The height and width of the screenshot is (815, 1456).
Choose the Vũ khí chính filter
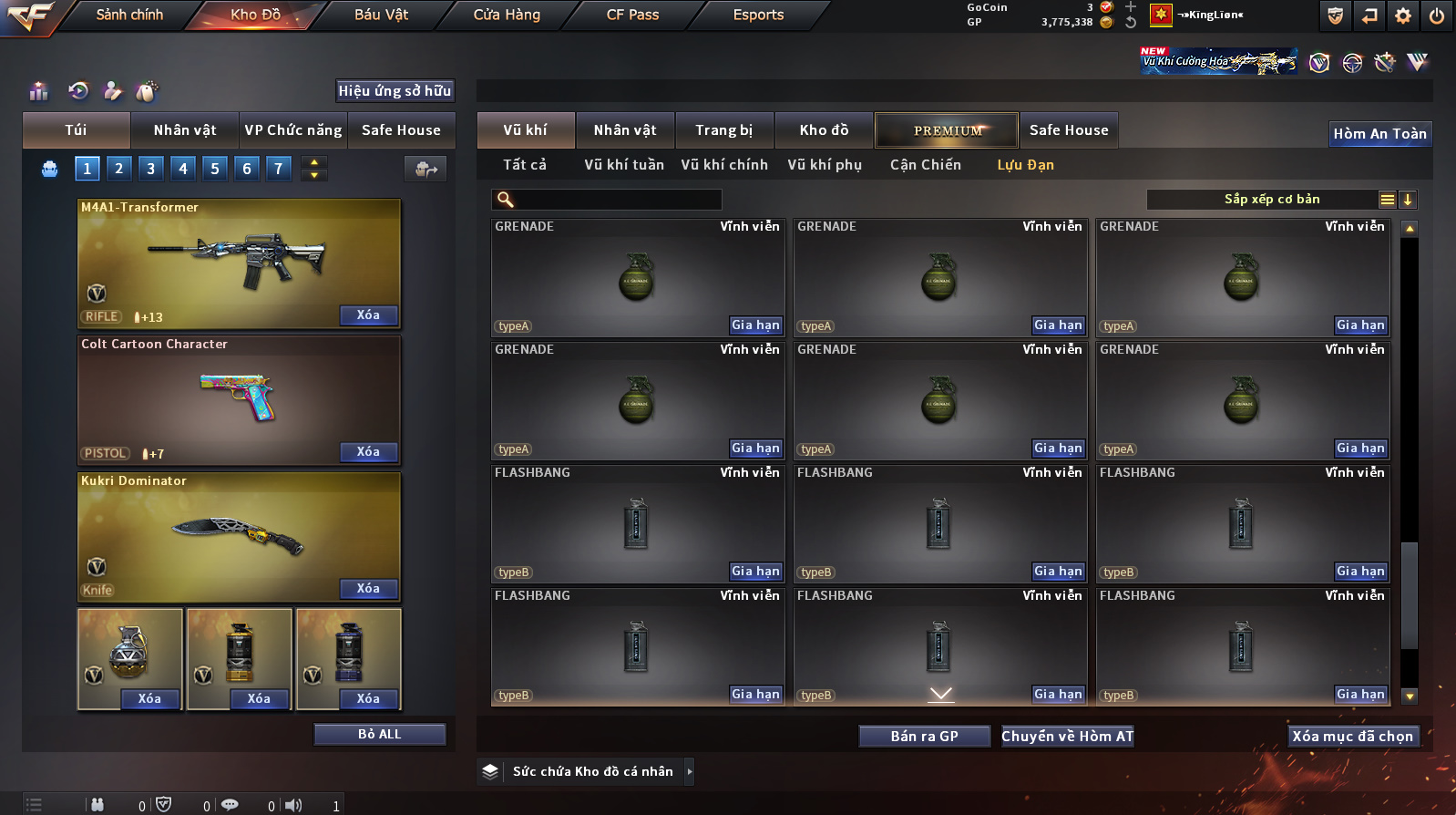click(x=724, y=165)
